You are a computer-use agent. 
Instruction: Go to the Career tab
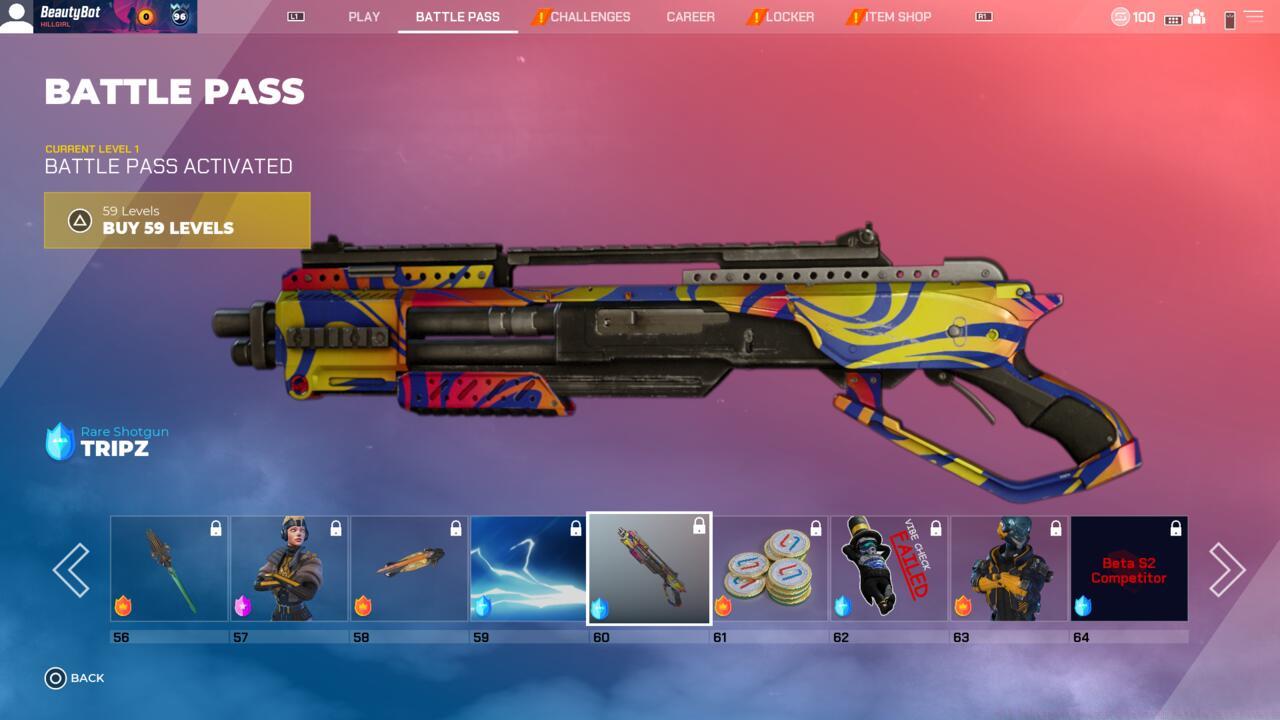(690, 17)
